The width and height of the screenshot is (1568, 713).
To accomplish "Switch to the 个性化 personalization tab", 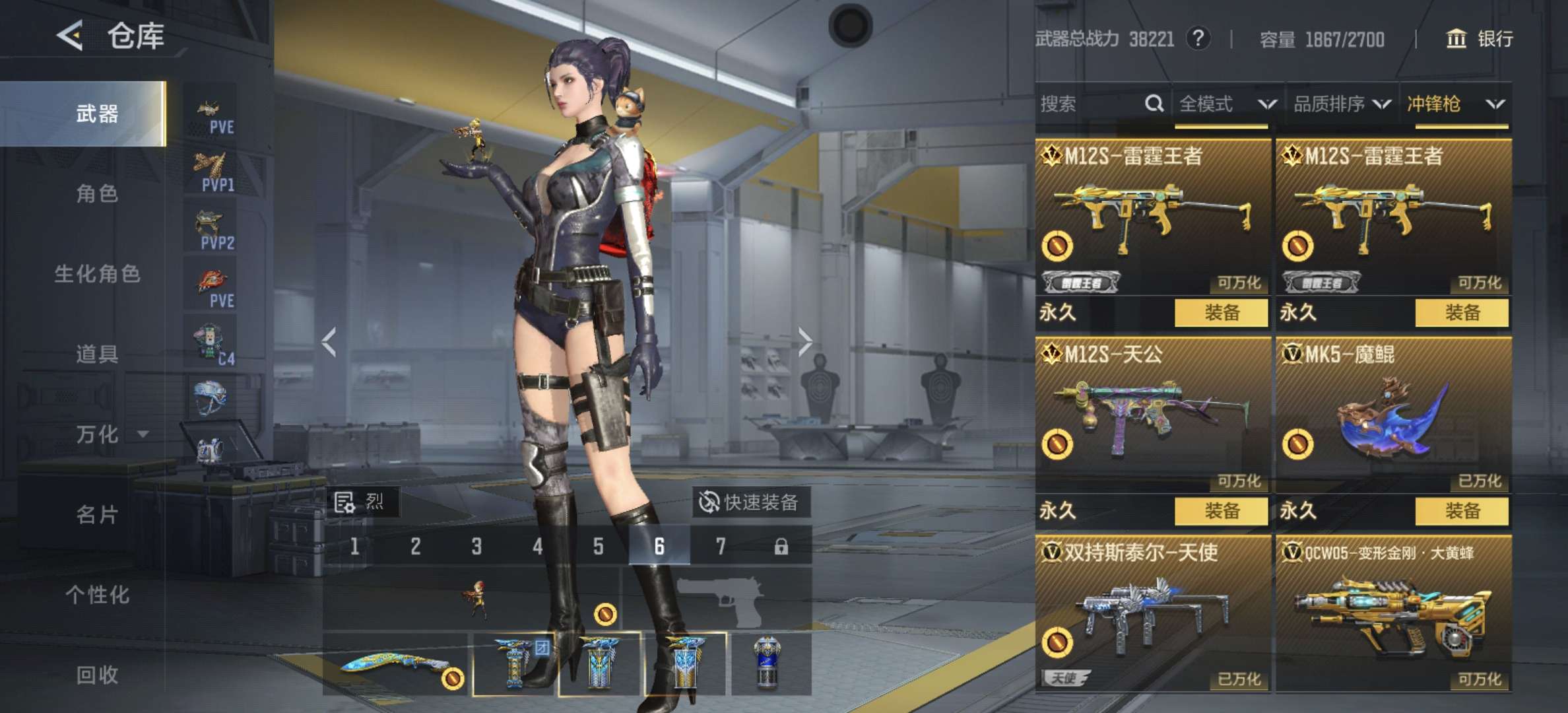I will click(x=97, y=595).
